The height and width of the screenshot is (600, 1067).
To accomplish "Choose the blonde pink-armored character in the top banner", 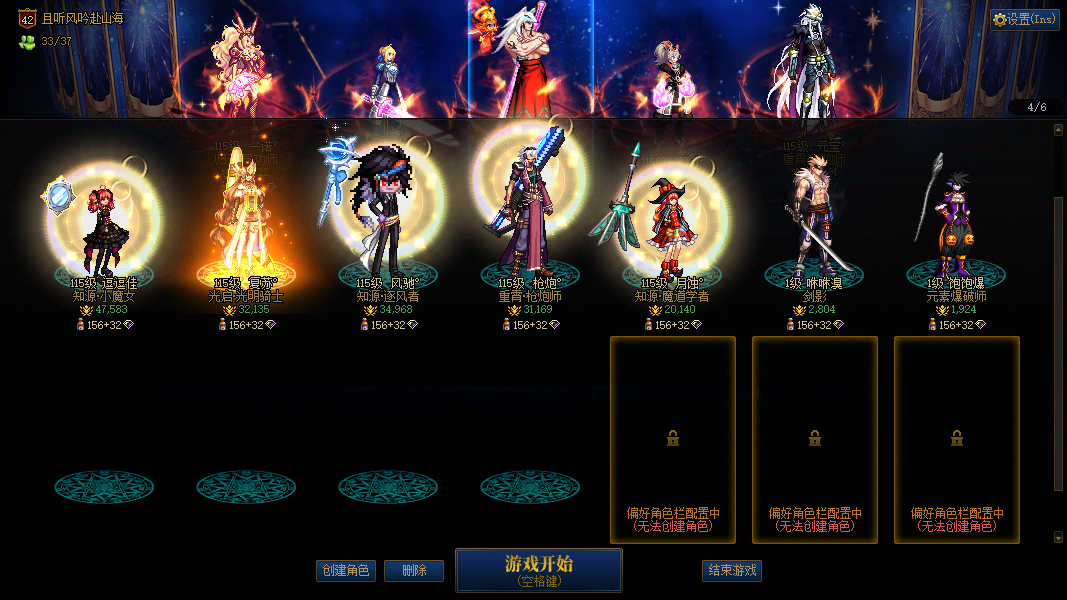I will 240,65.
